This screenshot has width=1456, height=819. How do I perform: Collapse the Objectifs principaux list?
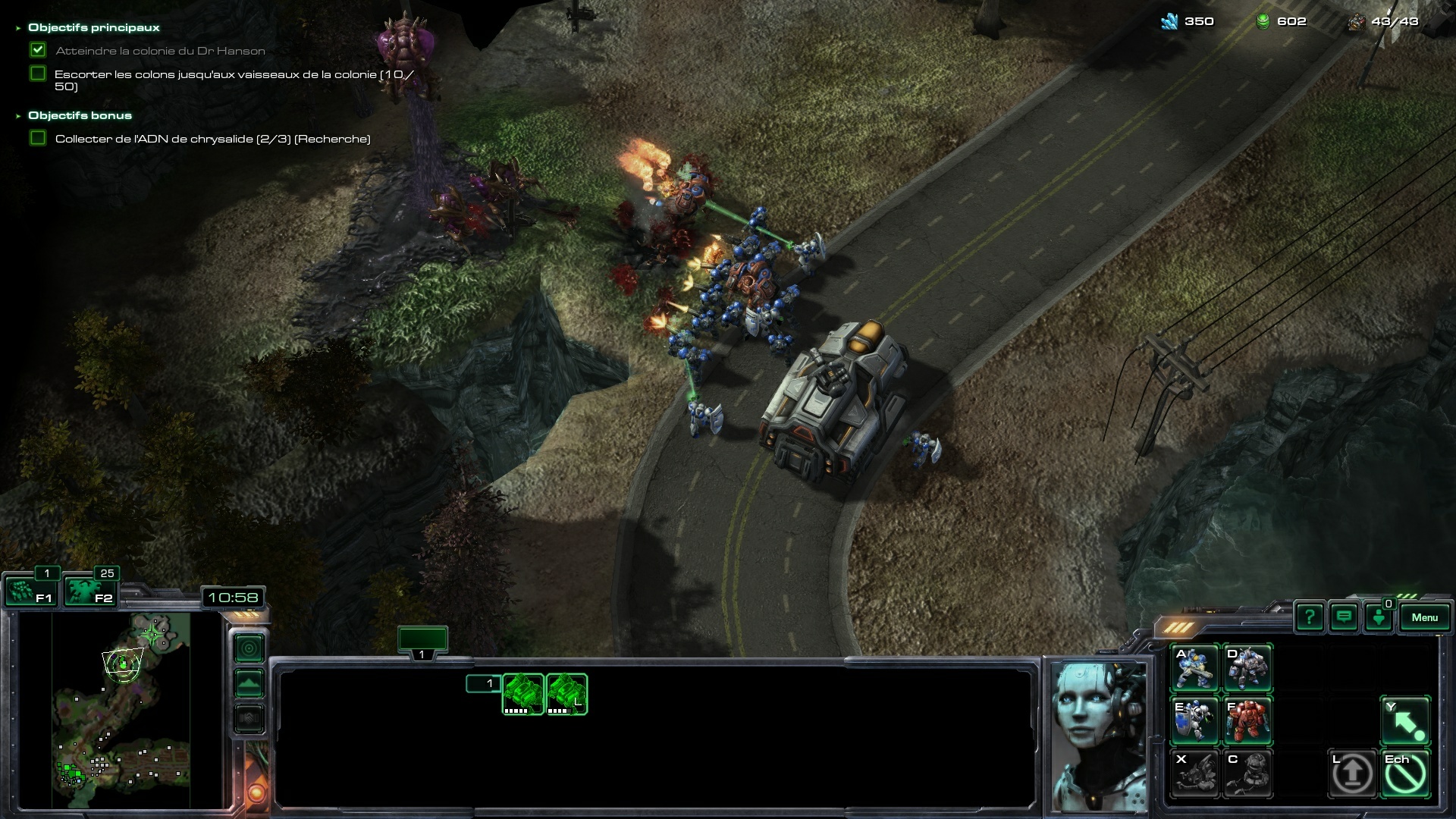18,28
